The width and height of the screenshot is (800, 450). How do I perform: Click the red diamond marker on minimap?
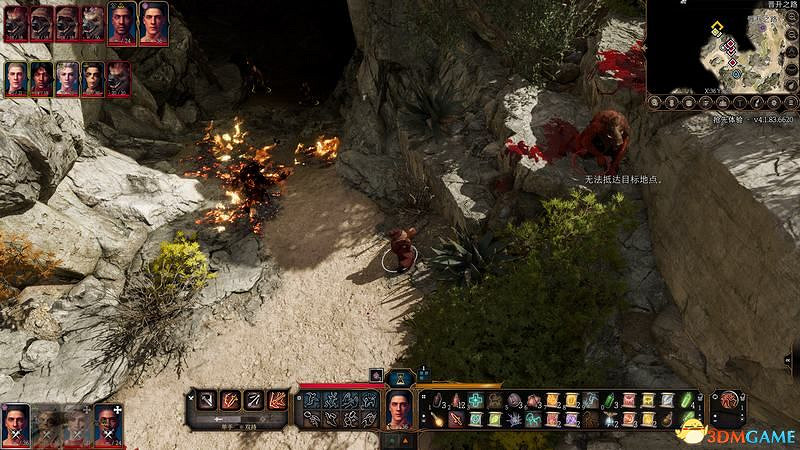coord(730,44)
